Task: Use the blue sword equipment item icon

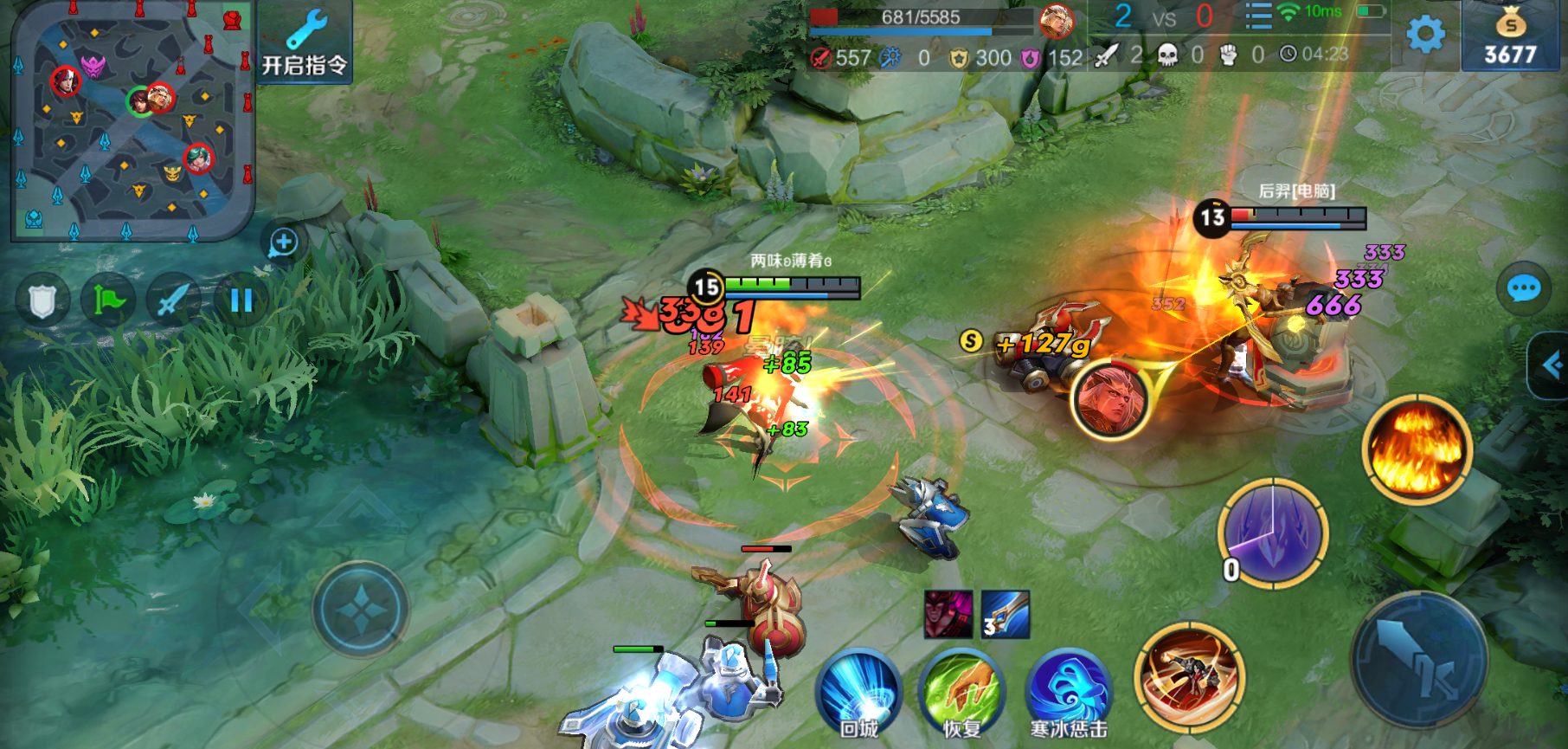Action: click(1006, 614)
